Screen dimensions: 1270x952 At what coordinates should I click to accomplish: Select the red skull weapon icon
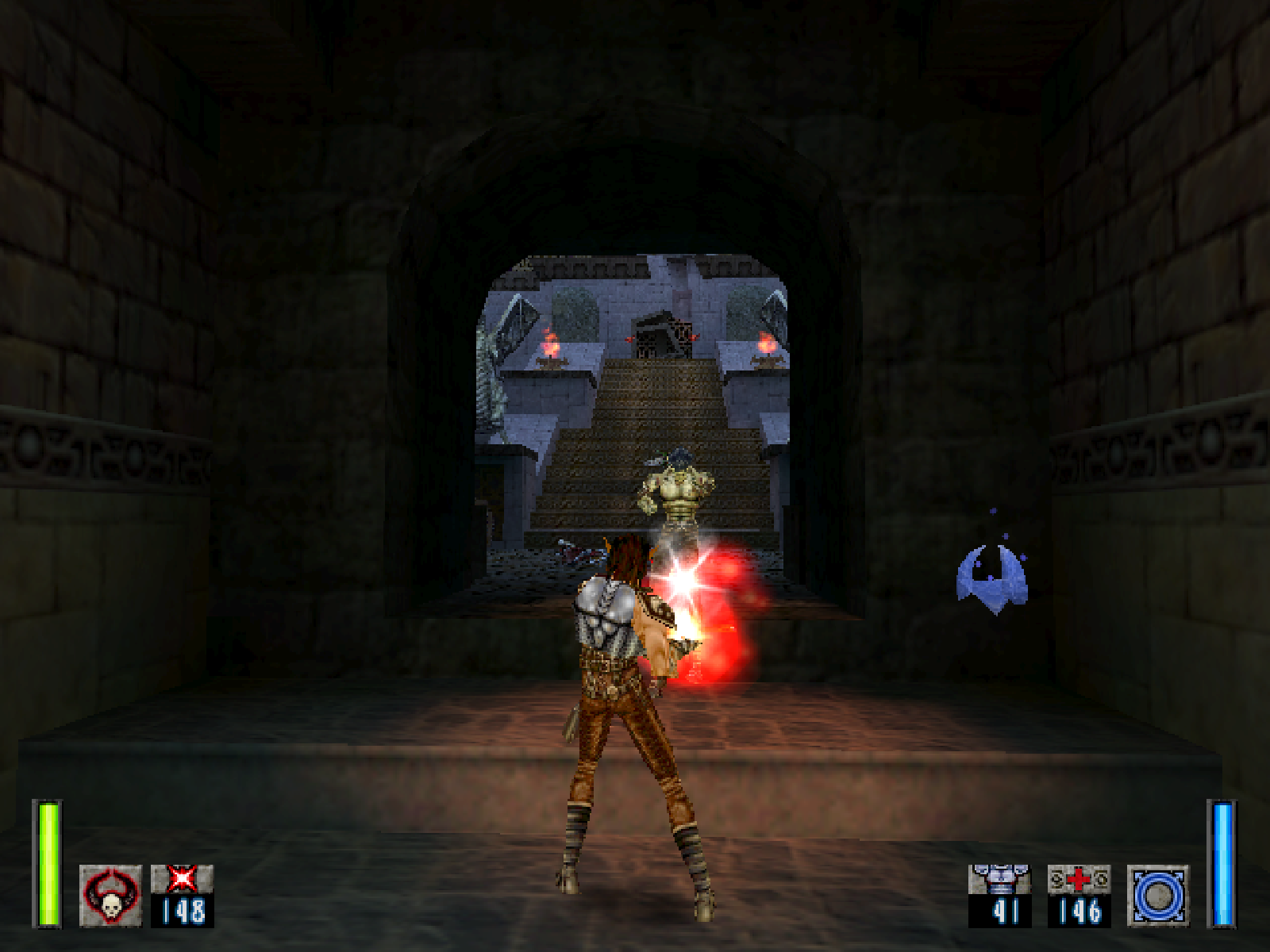click(x=110, y=895)
